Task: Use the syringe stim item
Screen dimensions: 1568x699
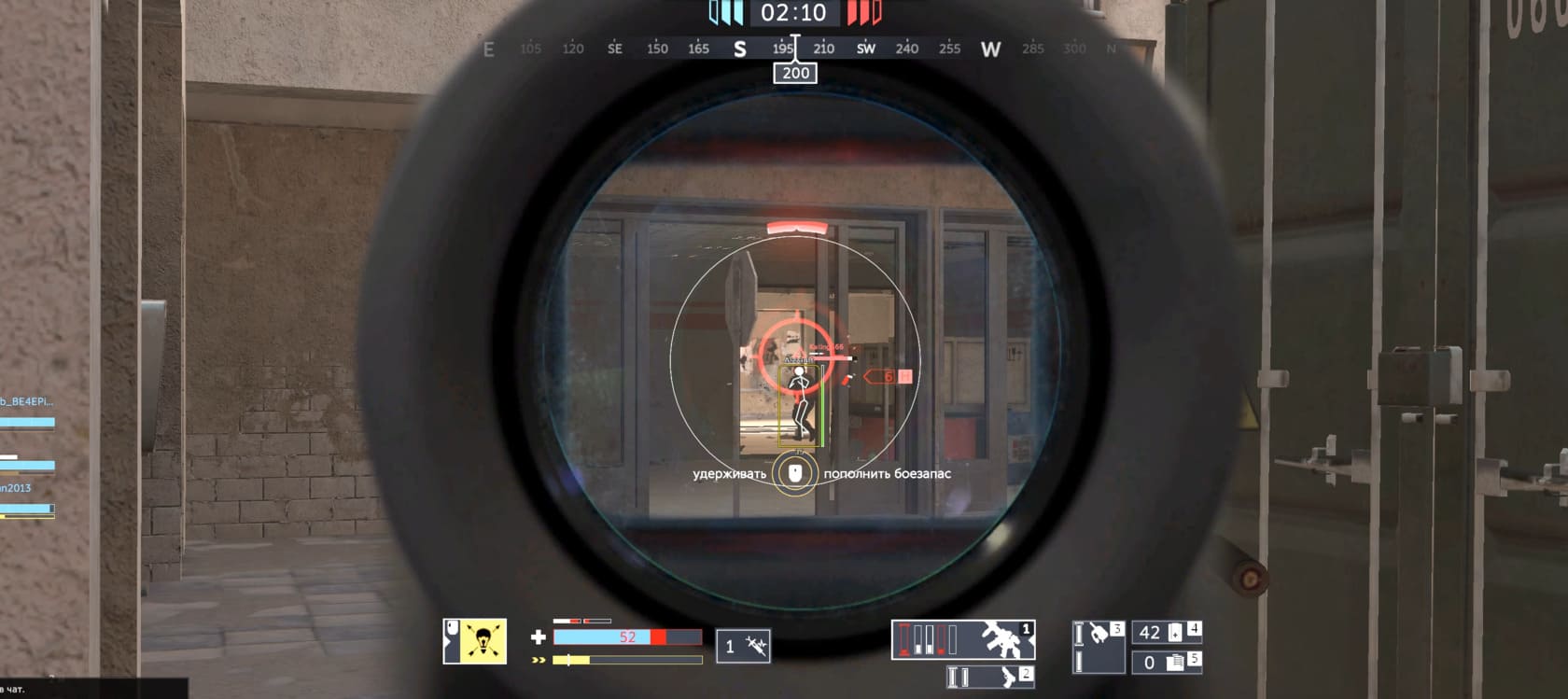Action: 743,646
